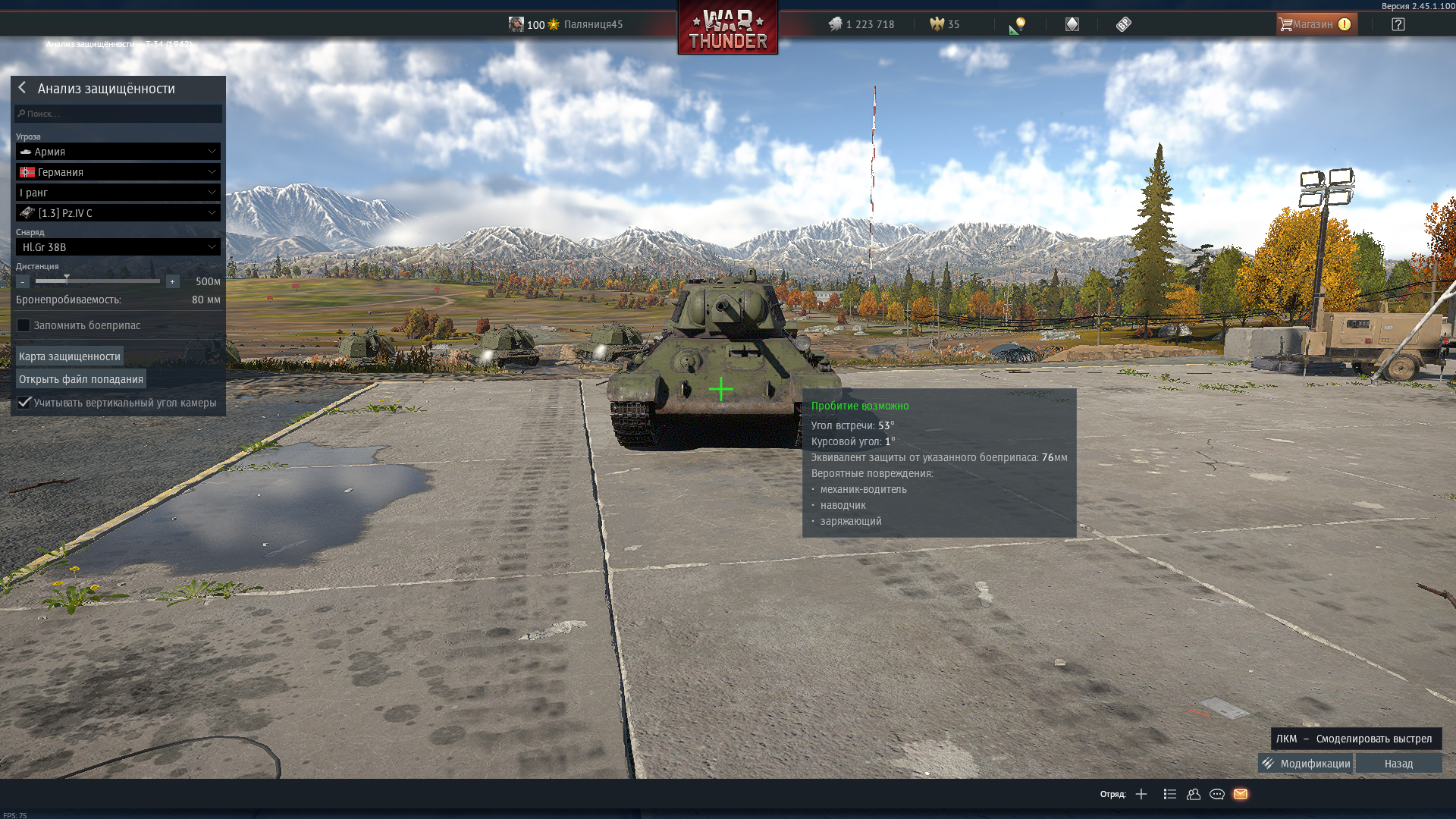Click the Назад button
The image size is (1456, 819).
[x=1398, y=764]
